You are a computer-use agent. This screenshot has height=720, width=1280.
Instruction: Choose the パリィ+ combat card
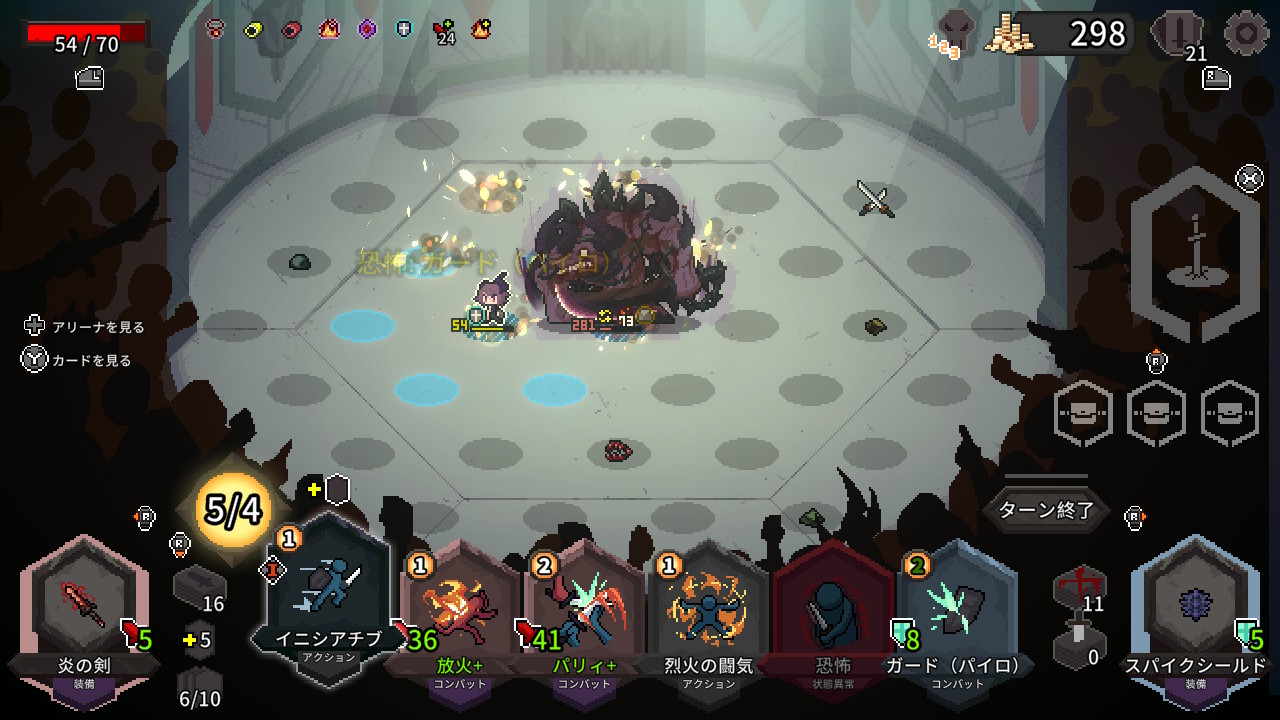(x=584, y=612)
